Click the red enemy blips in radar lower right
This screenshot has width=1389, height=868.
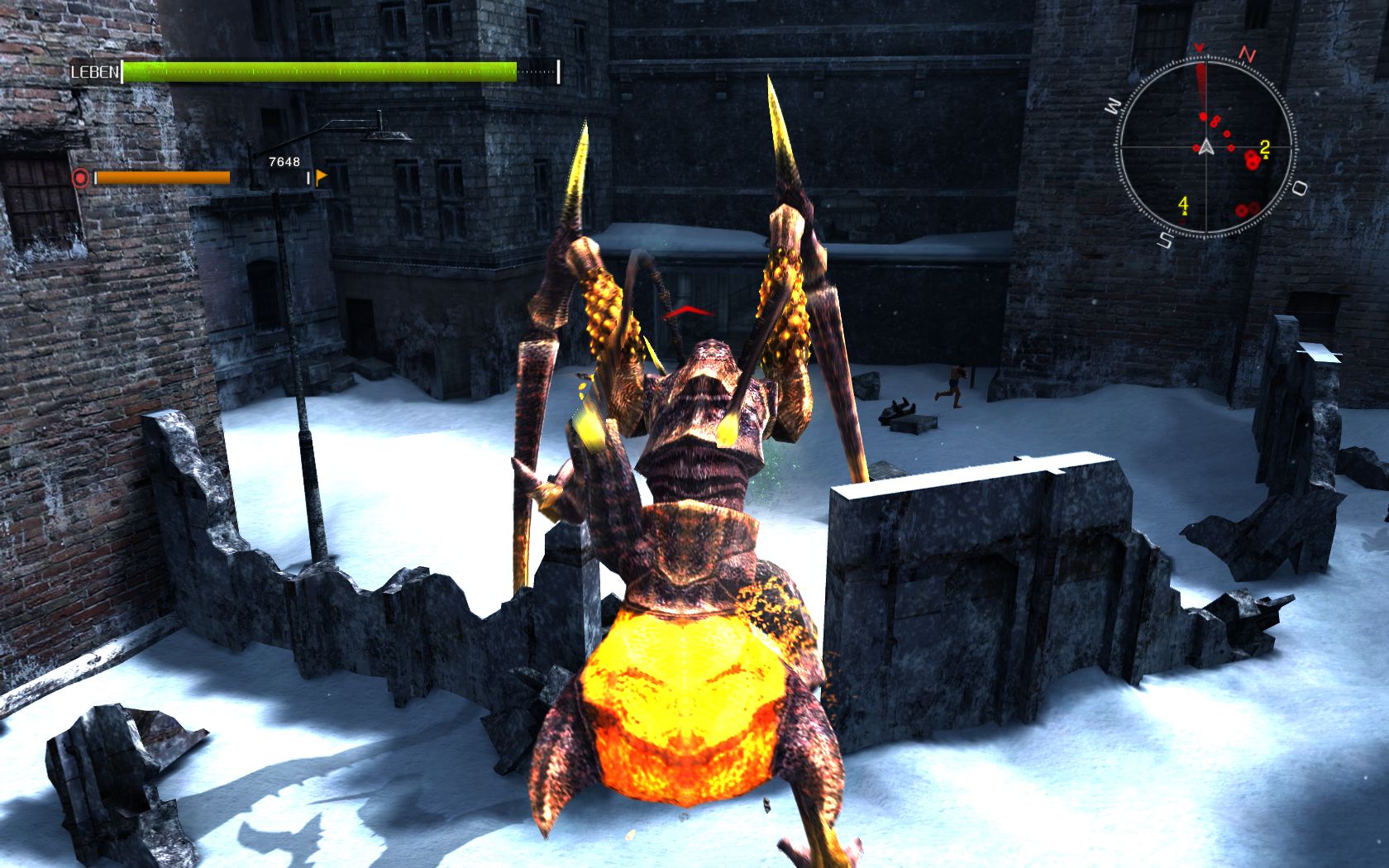(1246, 209)
